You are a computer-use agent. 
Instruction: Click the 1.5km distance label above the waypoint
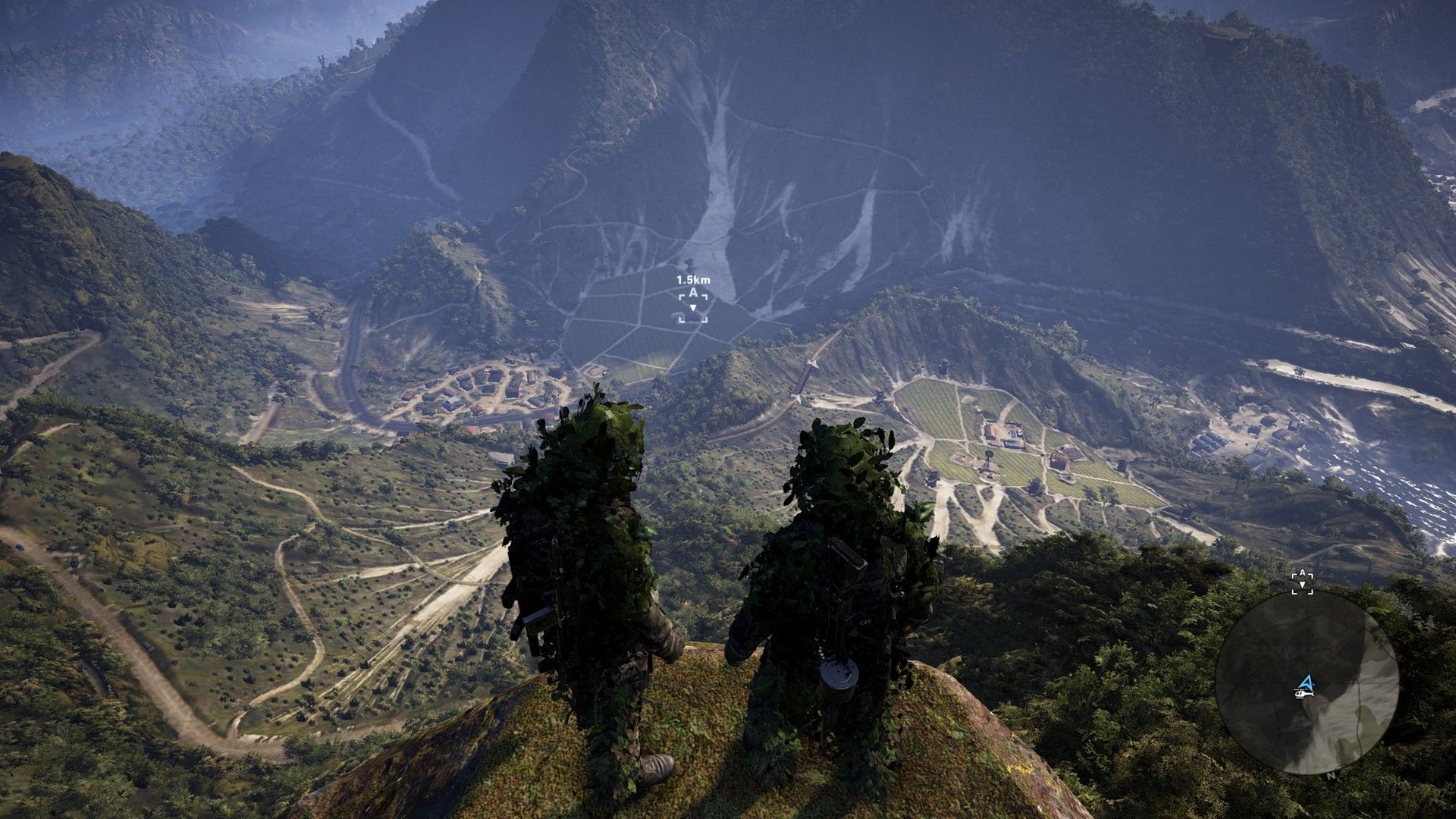[x=692, y=280]
